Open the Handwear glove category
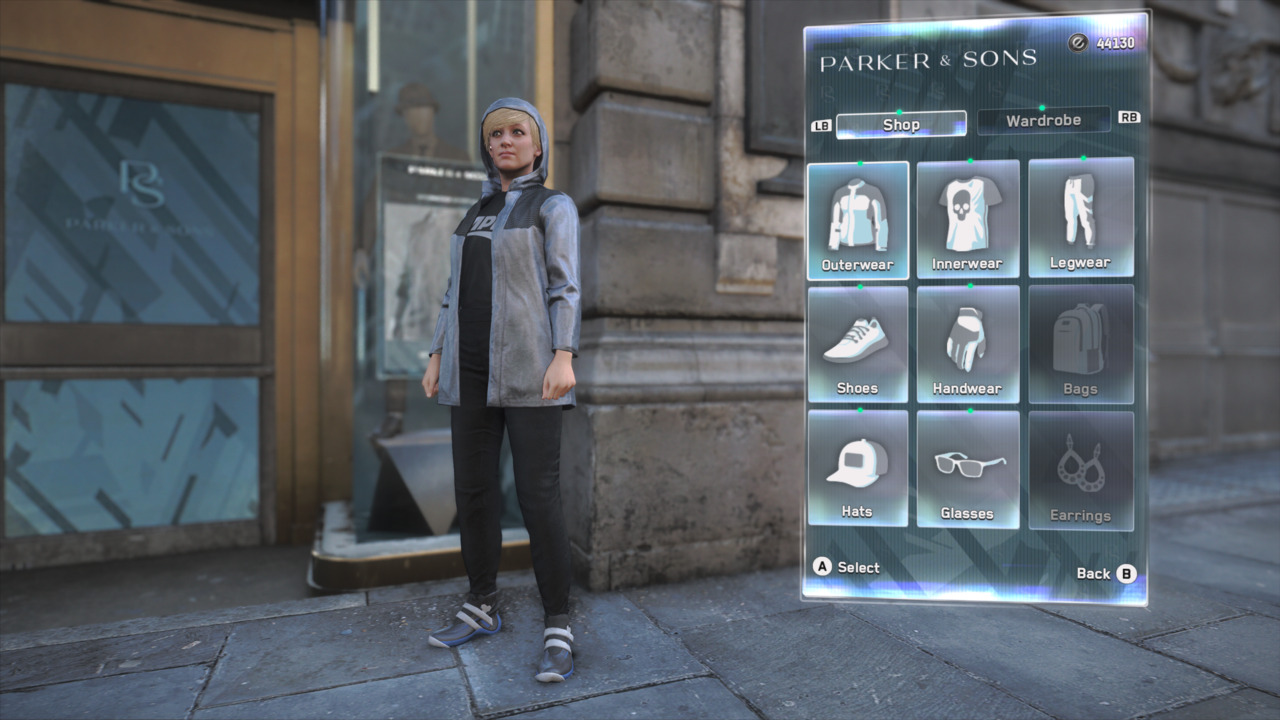 (x=968, y=340)
